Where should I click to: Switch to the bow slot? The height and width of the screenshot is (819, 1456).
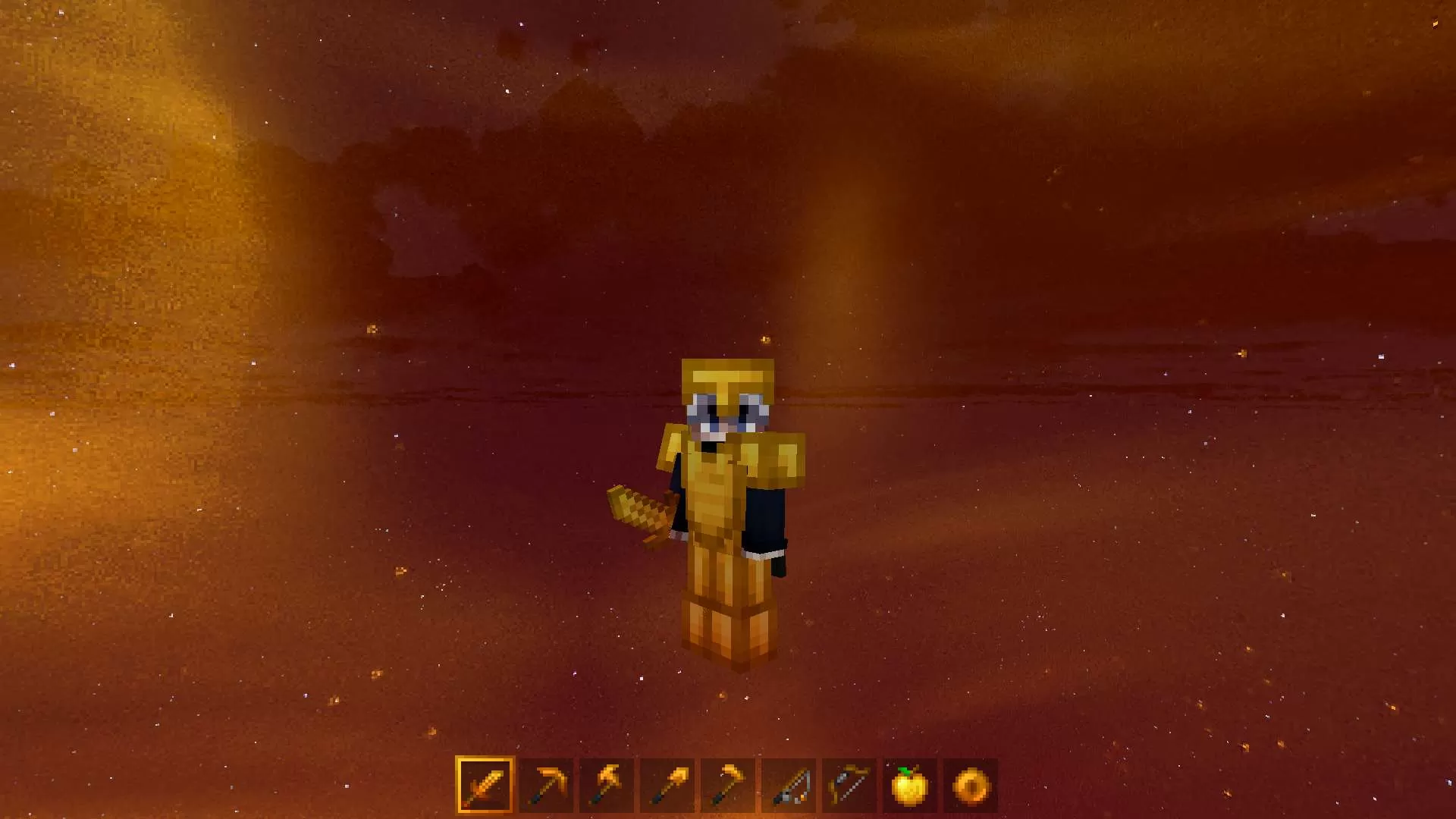[849, 785]
